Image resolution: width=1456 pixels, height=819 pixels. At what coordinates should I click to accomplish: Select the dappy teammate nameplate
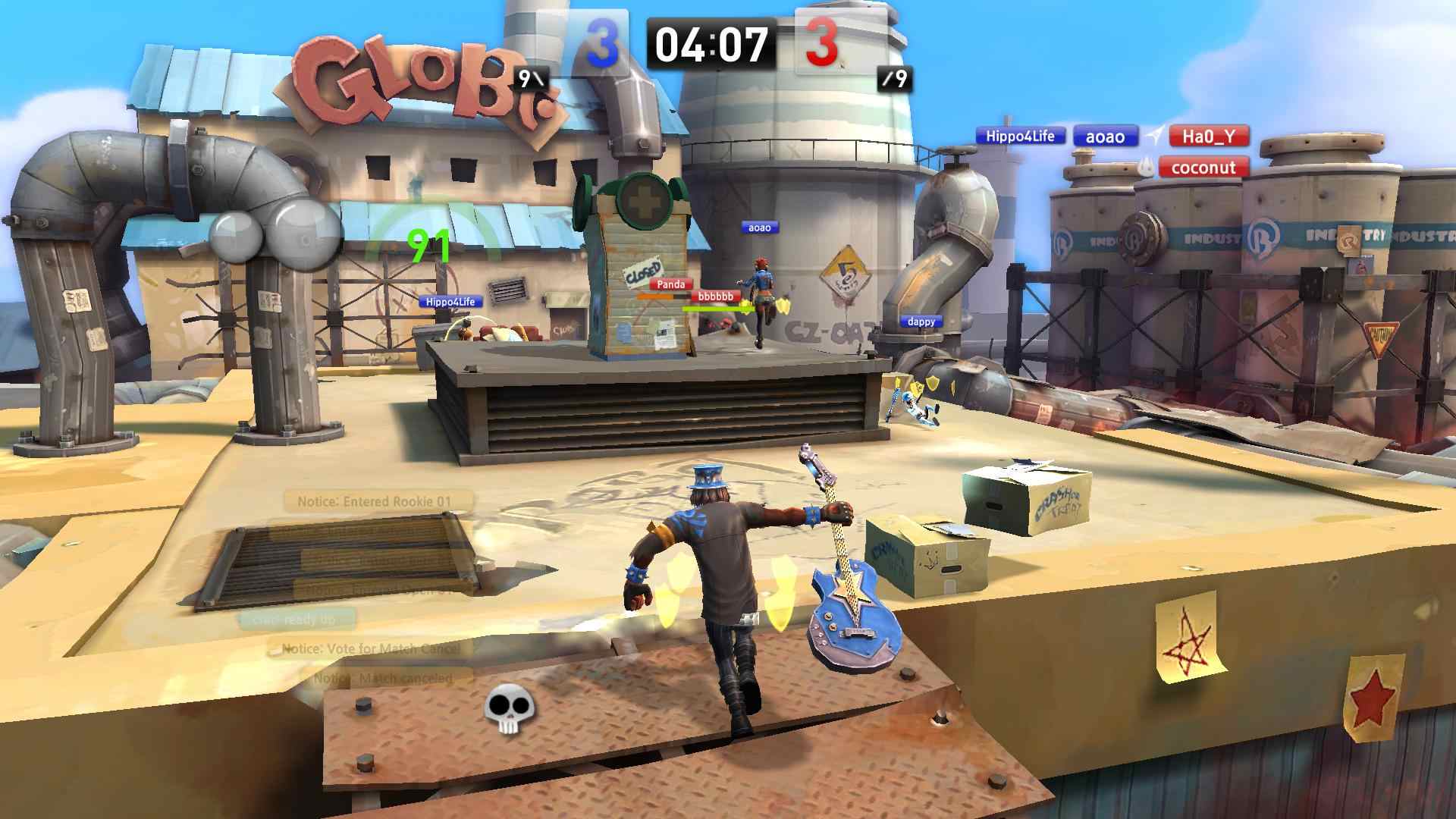point(921,322)
